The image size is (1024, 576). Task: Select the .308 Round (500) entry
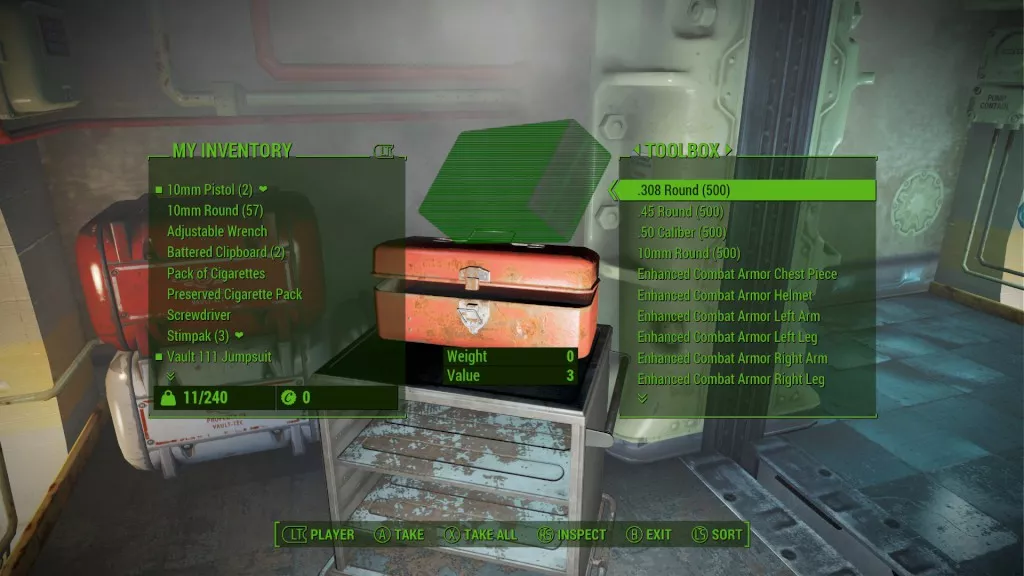tap(684, 190)
